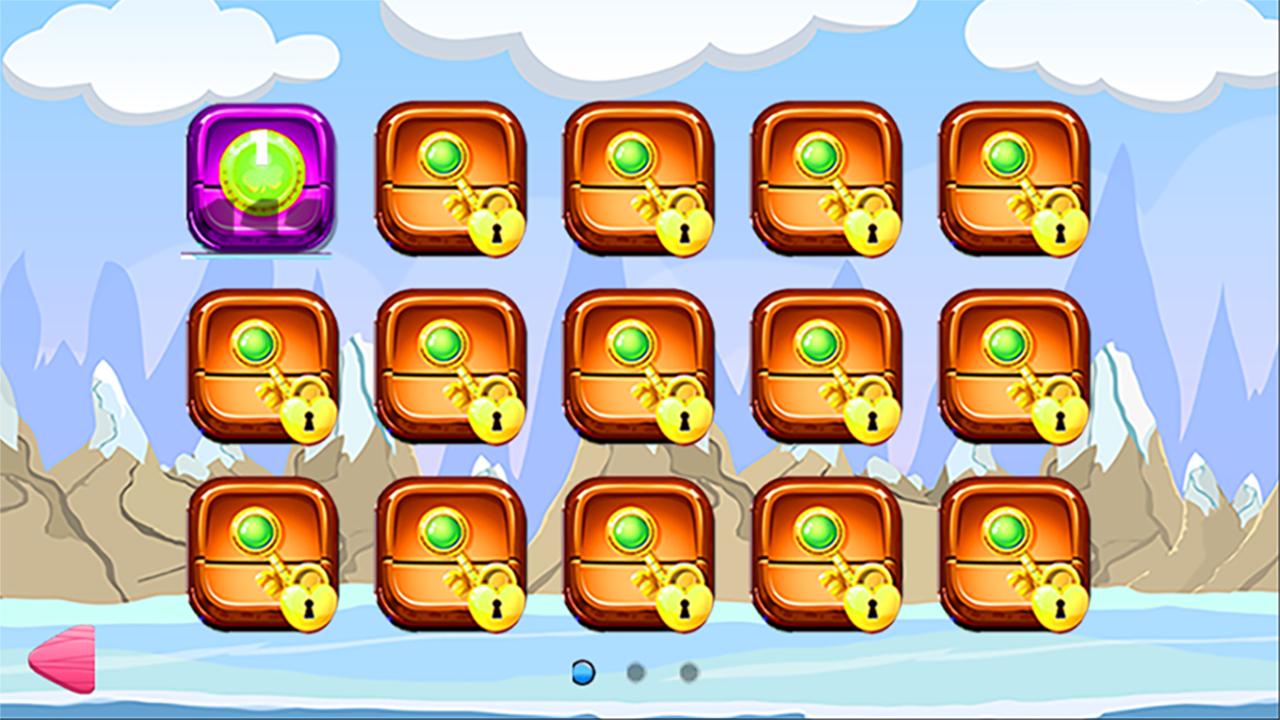This screenshot has height=720, width=1280.
Task: Jump to the third level page dot
Action: point(690,672)
